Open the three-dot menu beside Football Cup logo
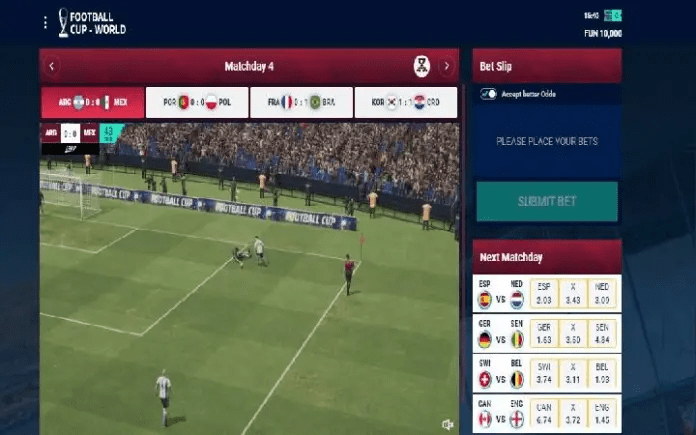The height and width of the screenshot is (435, 696). [x=44, y=22]
